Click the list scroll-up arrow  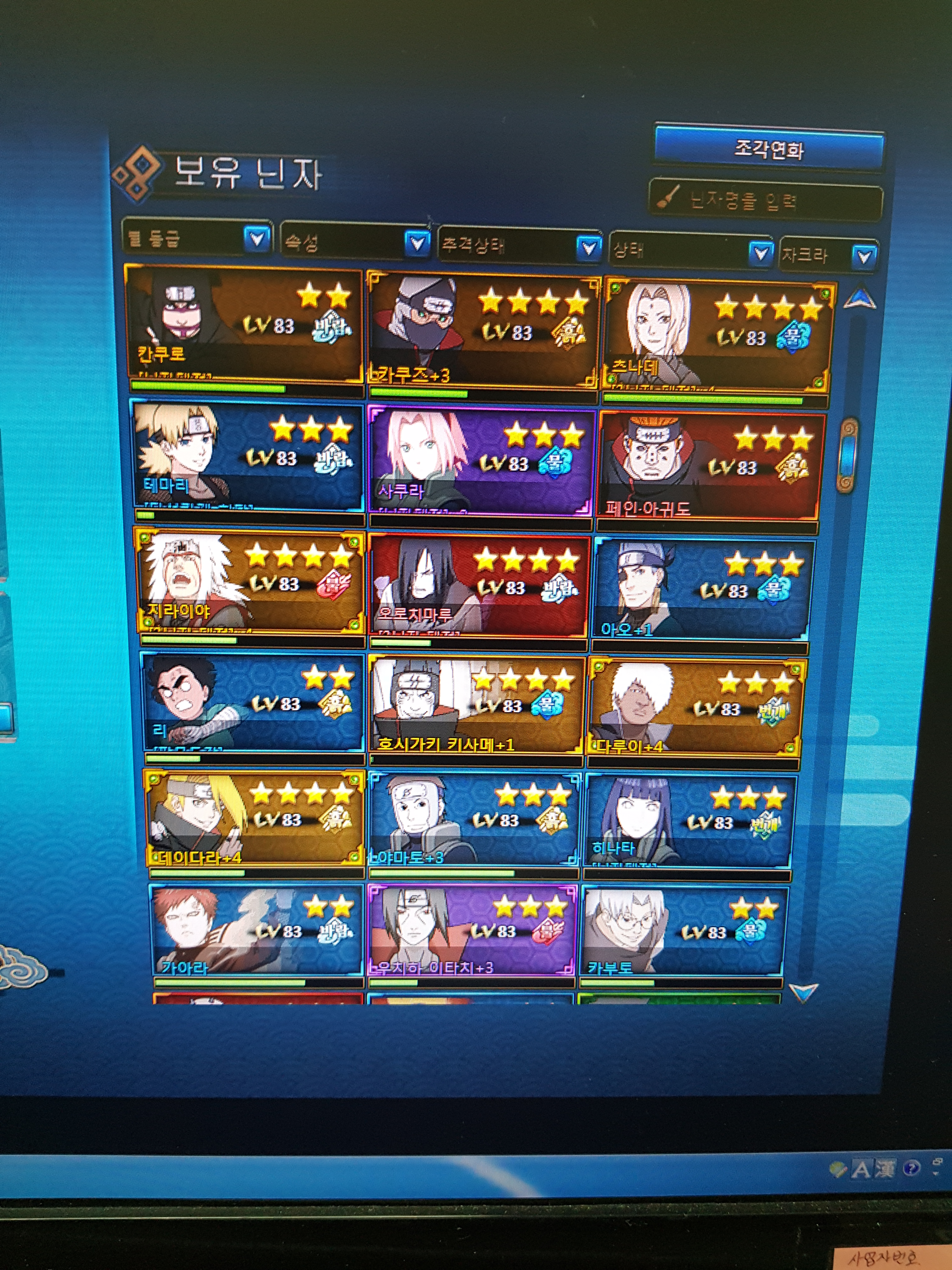pyautogui.click(x=859, y=299)
